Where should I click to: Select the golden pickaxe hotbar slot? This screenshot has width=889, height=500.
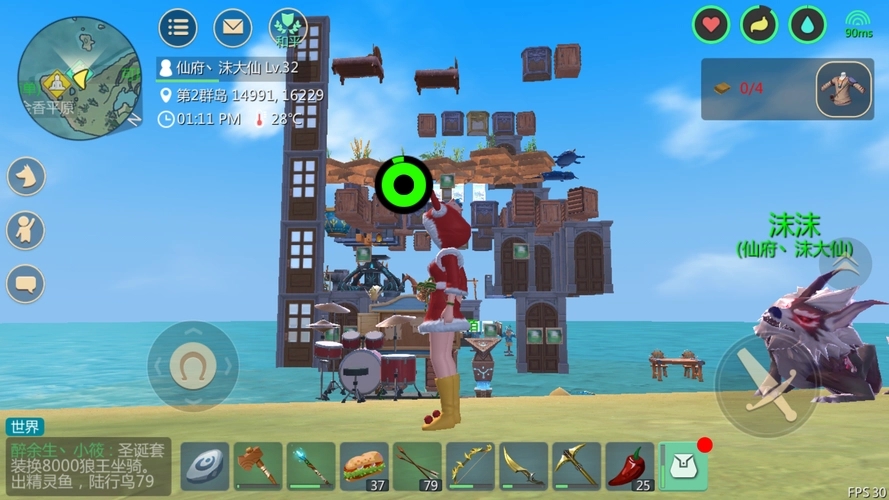pos(577,466)
